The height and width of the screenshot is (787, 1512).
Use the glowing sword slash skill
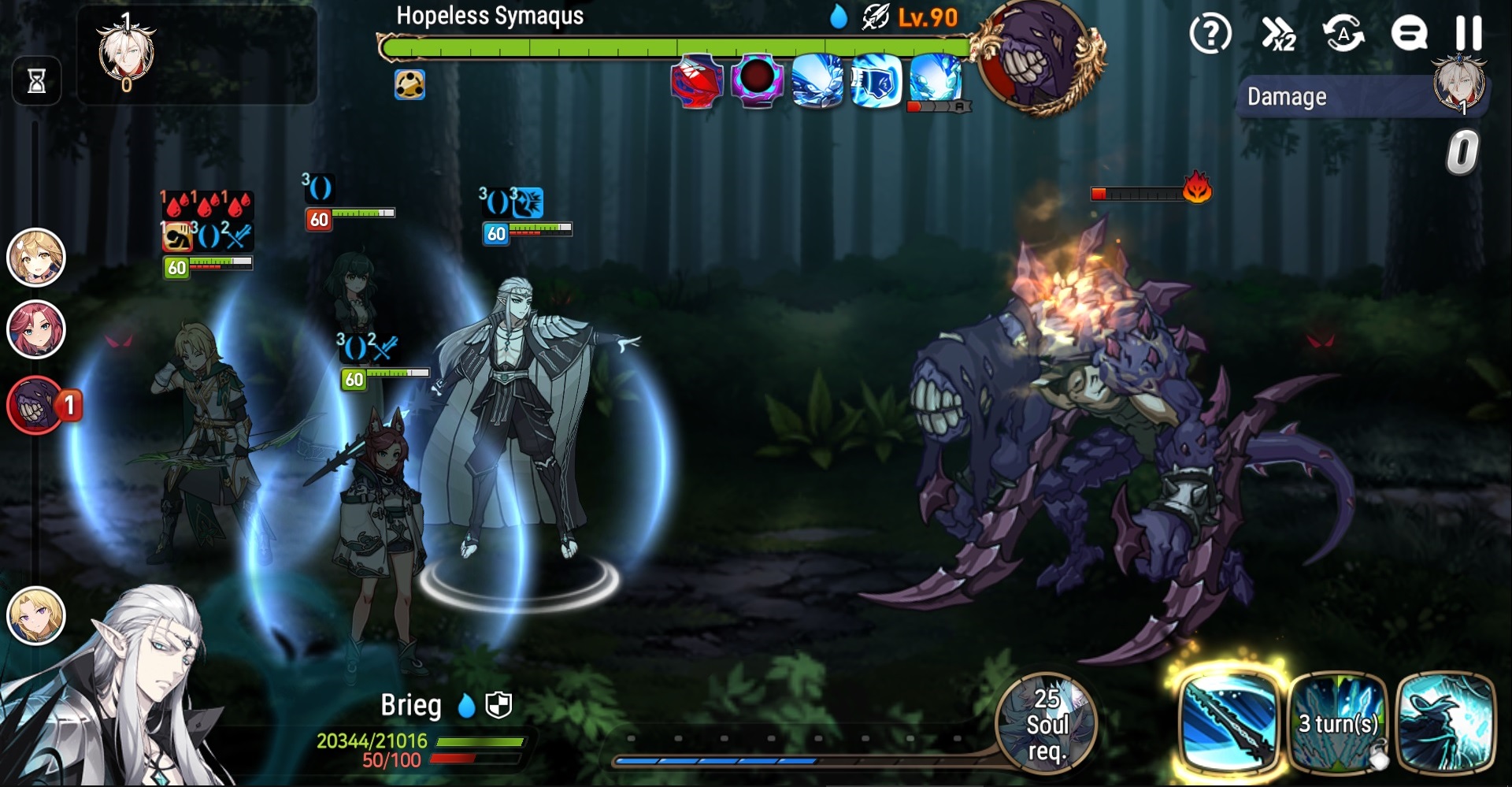point(1228,721)
